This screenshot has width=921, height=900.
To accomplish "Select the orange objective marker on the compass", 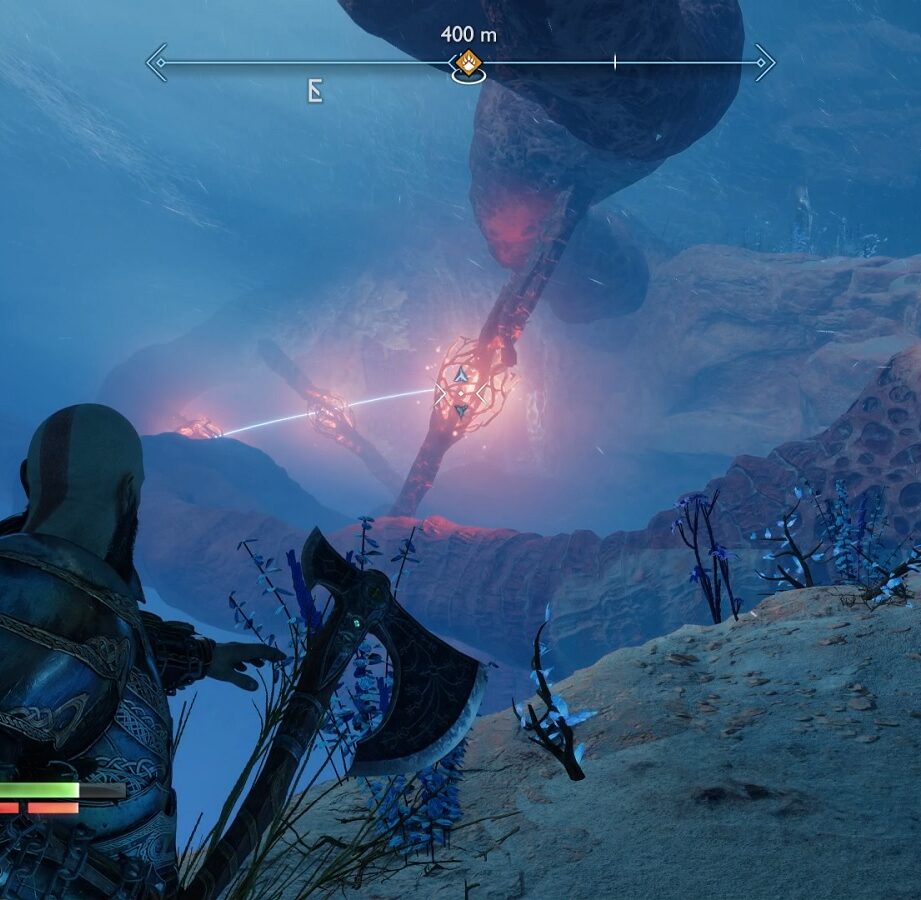I will coord(468,63).
